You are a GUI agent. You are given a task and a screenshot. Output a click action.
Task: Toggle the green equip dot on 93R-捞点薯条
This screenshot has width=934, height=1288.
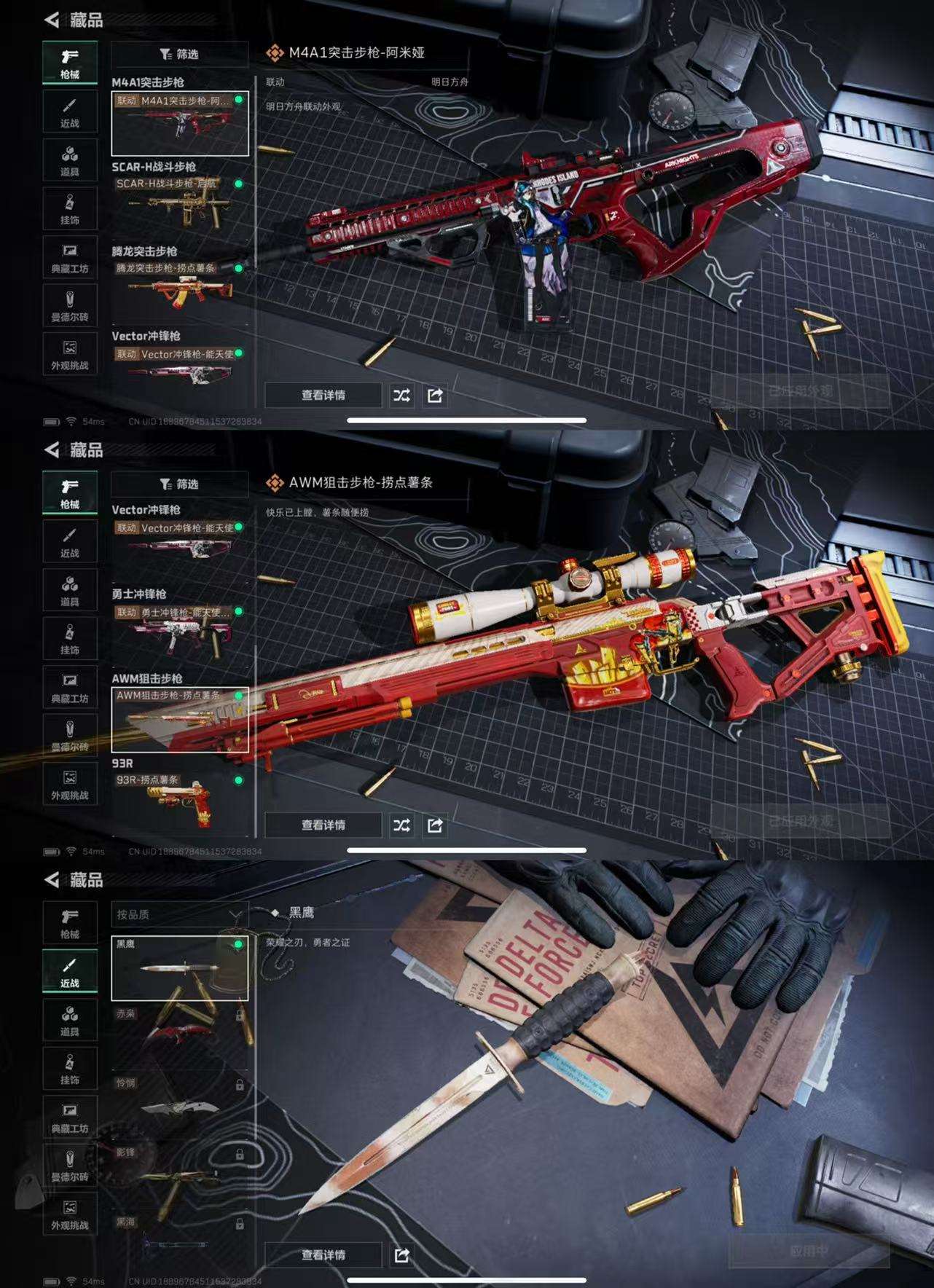point(238,780)
